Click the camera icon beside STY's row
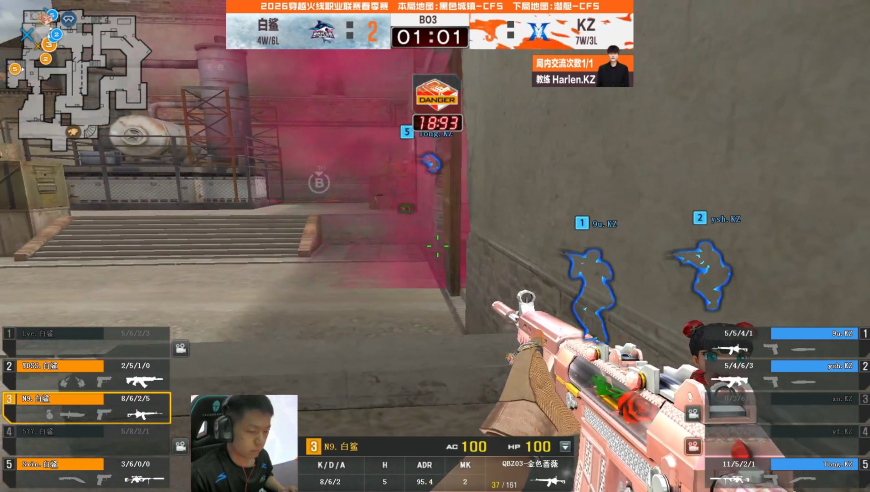This screenshot has width=870, height=492. tap(181, 445)
